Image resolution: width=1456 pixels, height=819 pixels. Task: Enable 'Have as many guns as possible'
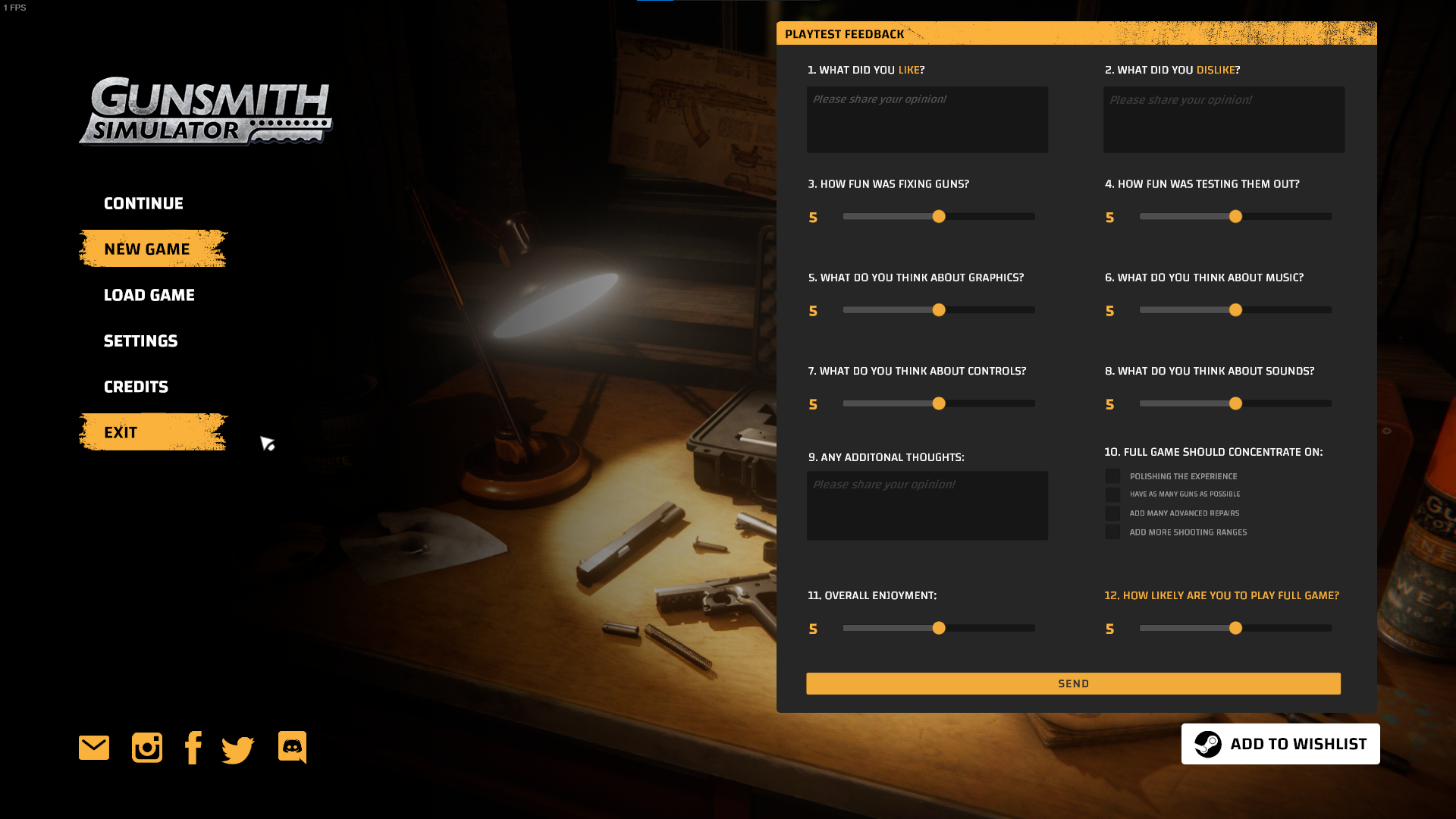(x=1112, y=494)
